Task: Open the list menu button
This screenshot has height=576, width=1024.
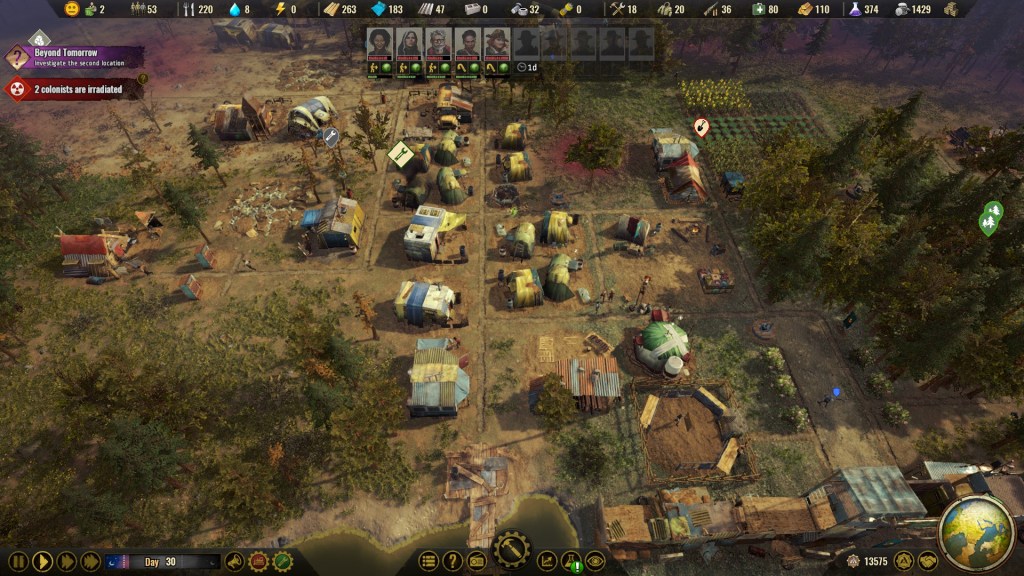Action: click(x=428, y=561)
